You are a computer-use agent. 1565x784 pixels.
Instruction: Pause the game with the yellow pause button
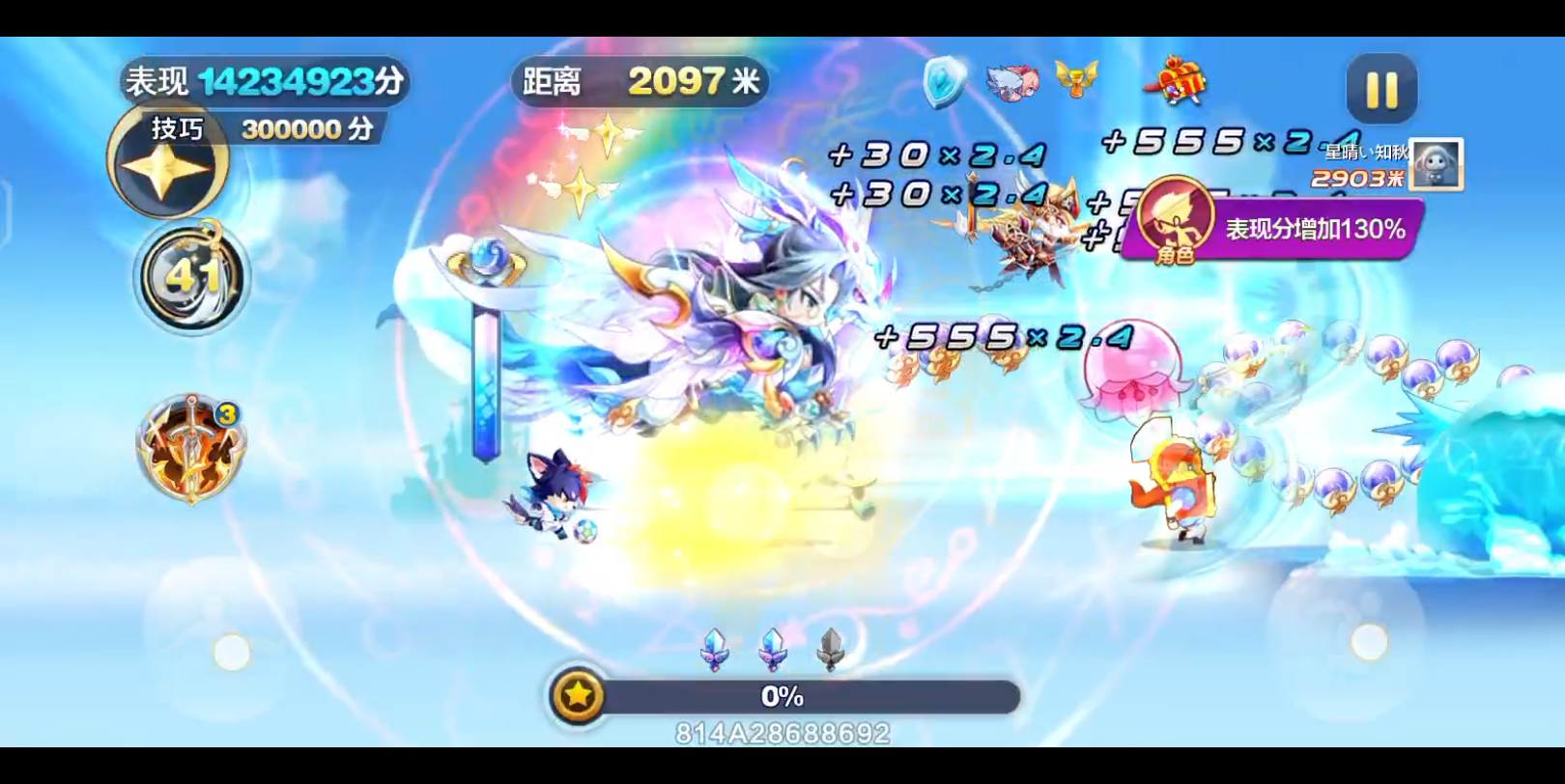pos(1381,90)
